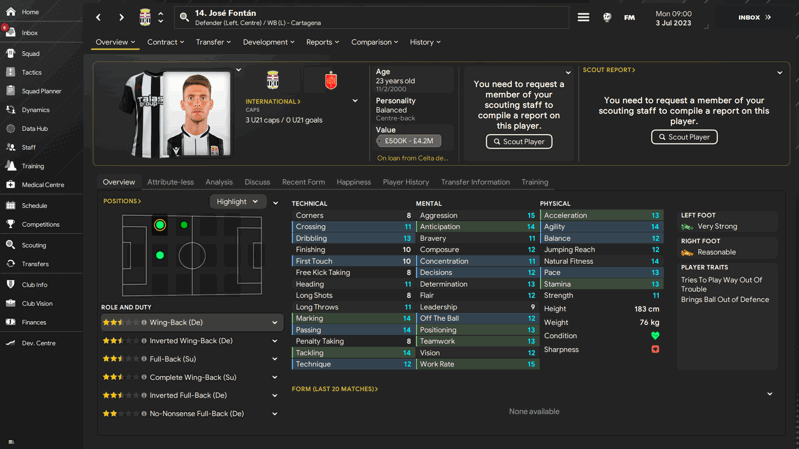Open the Transfer Information tab
Viewport: 799px width, 449px height.
475,182
